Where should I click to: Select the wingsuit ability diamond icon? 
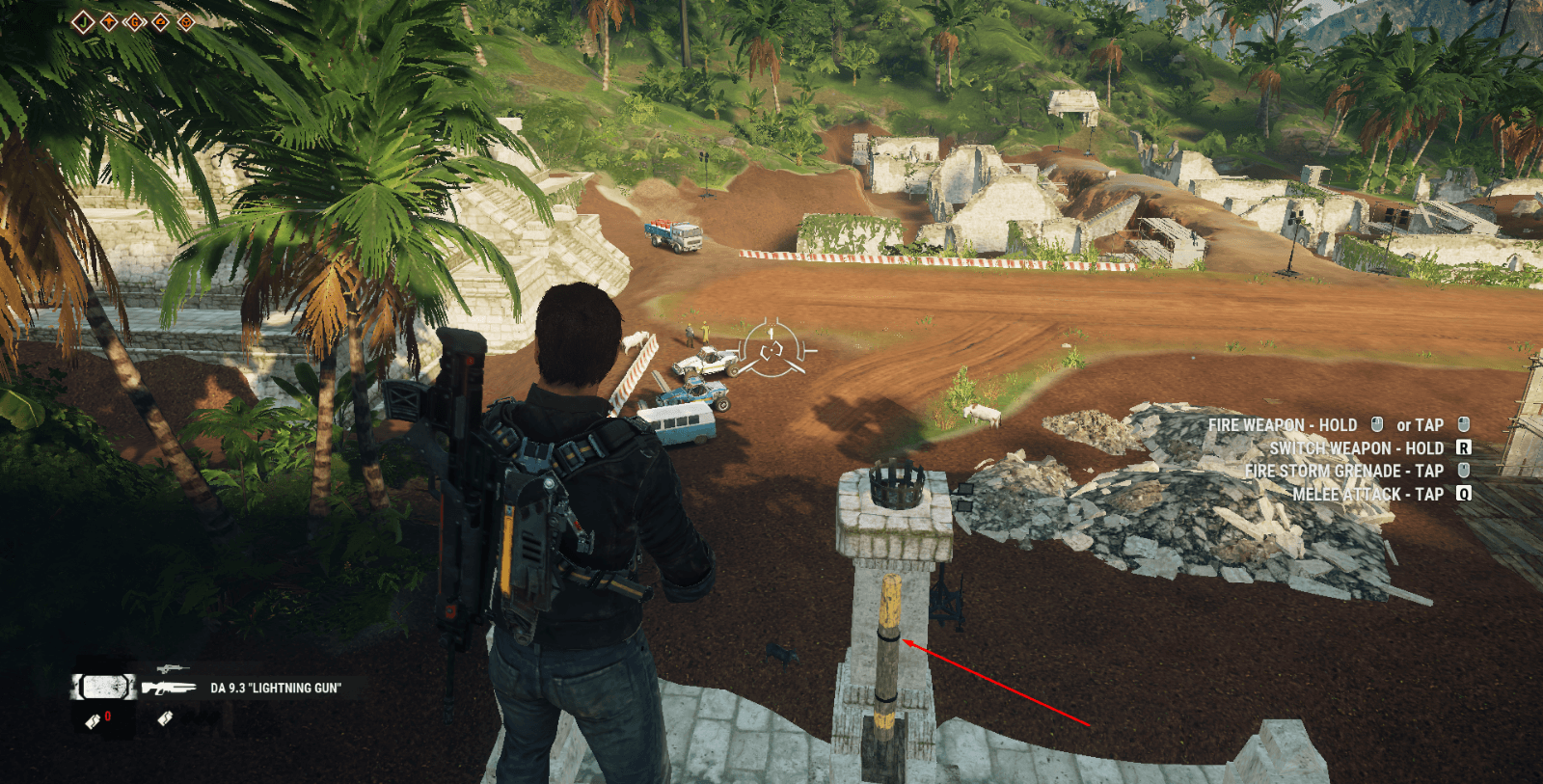point(108,21)
